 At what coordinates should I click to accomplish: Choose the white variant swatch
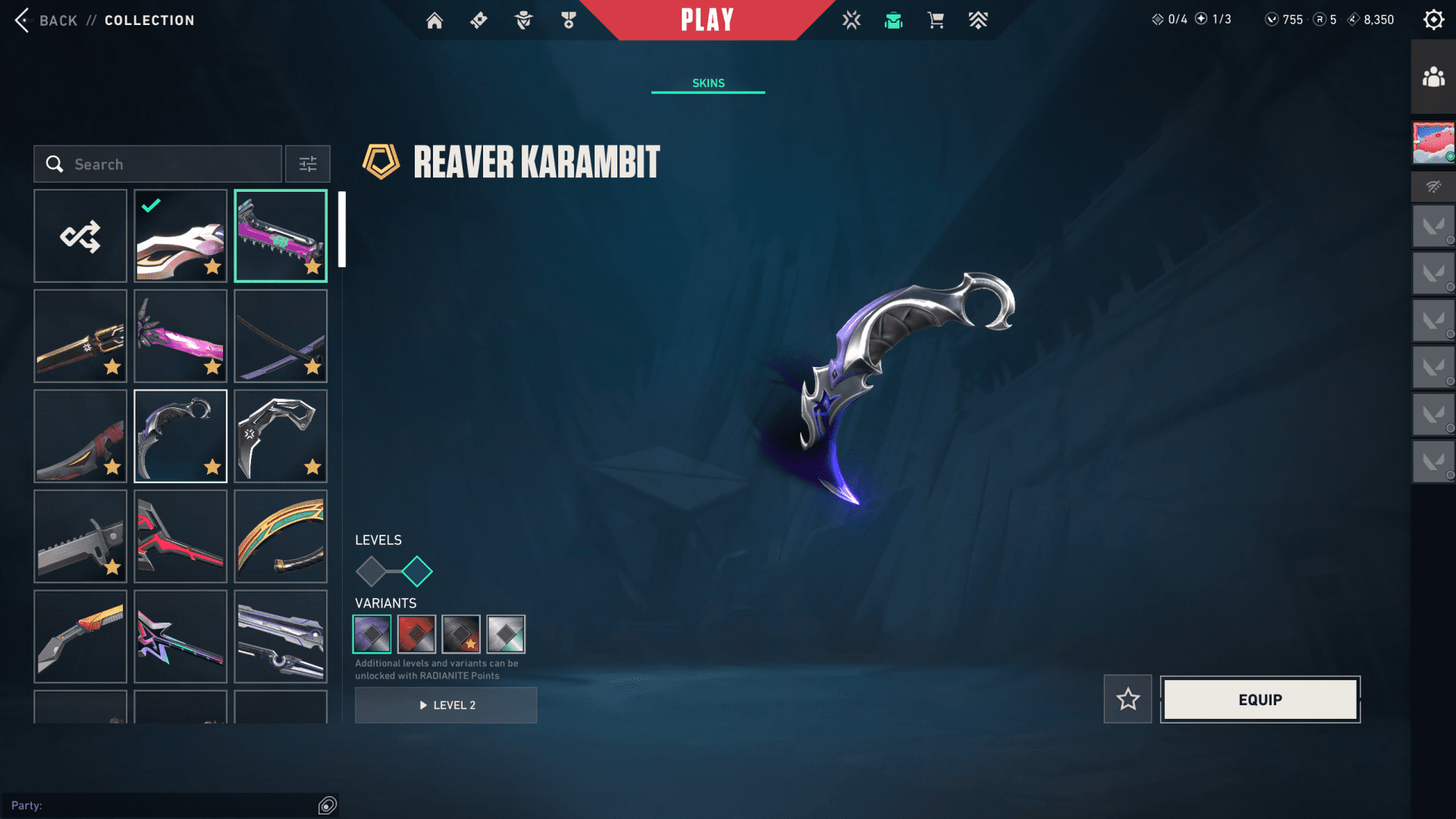[506, 635]
